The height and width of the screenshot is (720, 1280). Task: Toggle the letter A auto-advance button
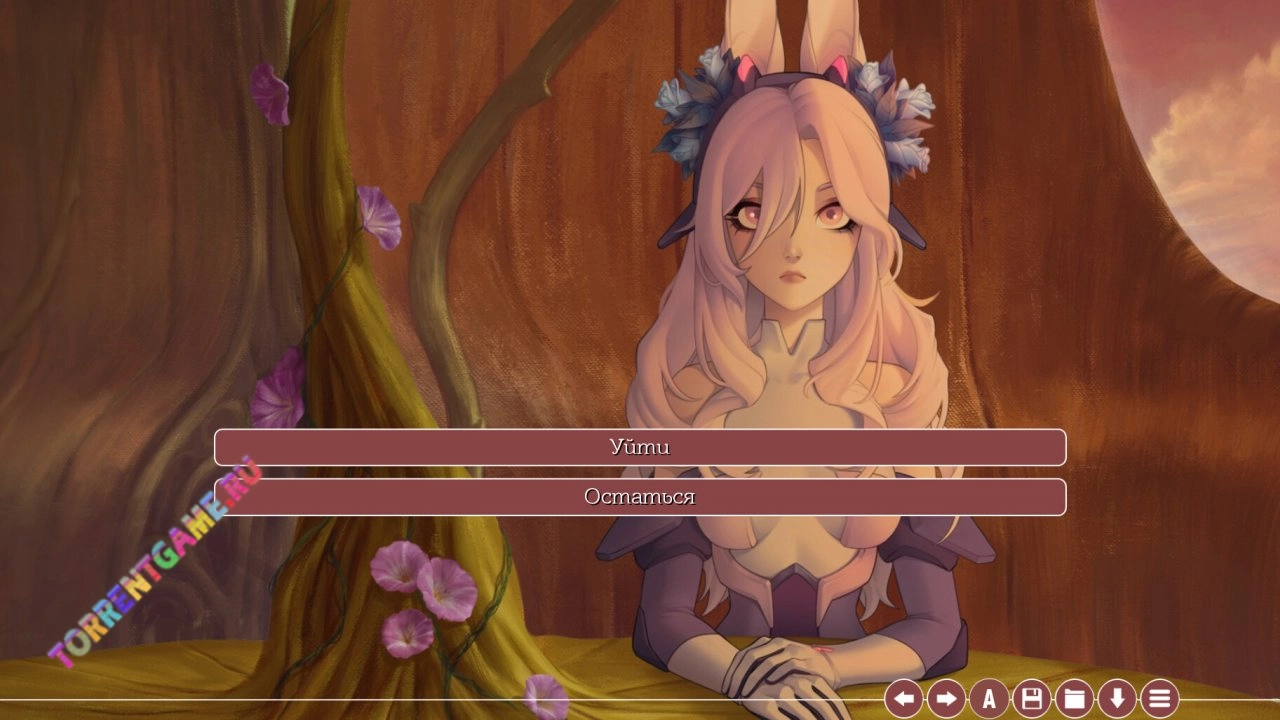[x=989, y=698]
